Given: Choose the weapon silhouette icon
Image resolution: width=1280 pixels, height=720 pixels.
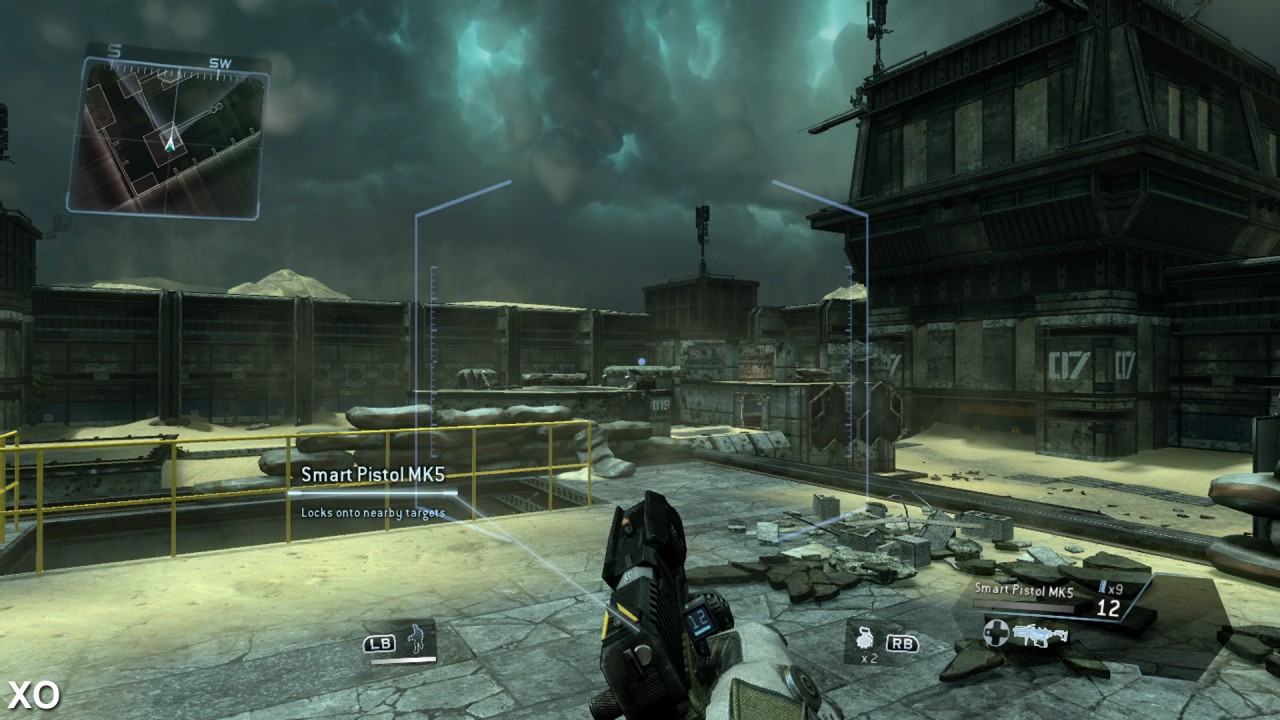Looking at the screenshot, I should 1040,633.
